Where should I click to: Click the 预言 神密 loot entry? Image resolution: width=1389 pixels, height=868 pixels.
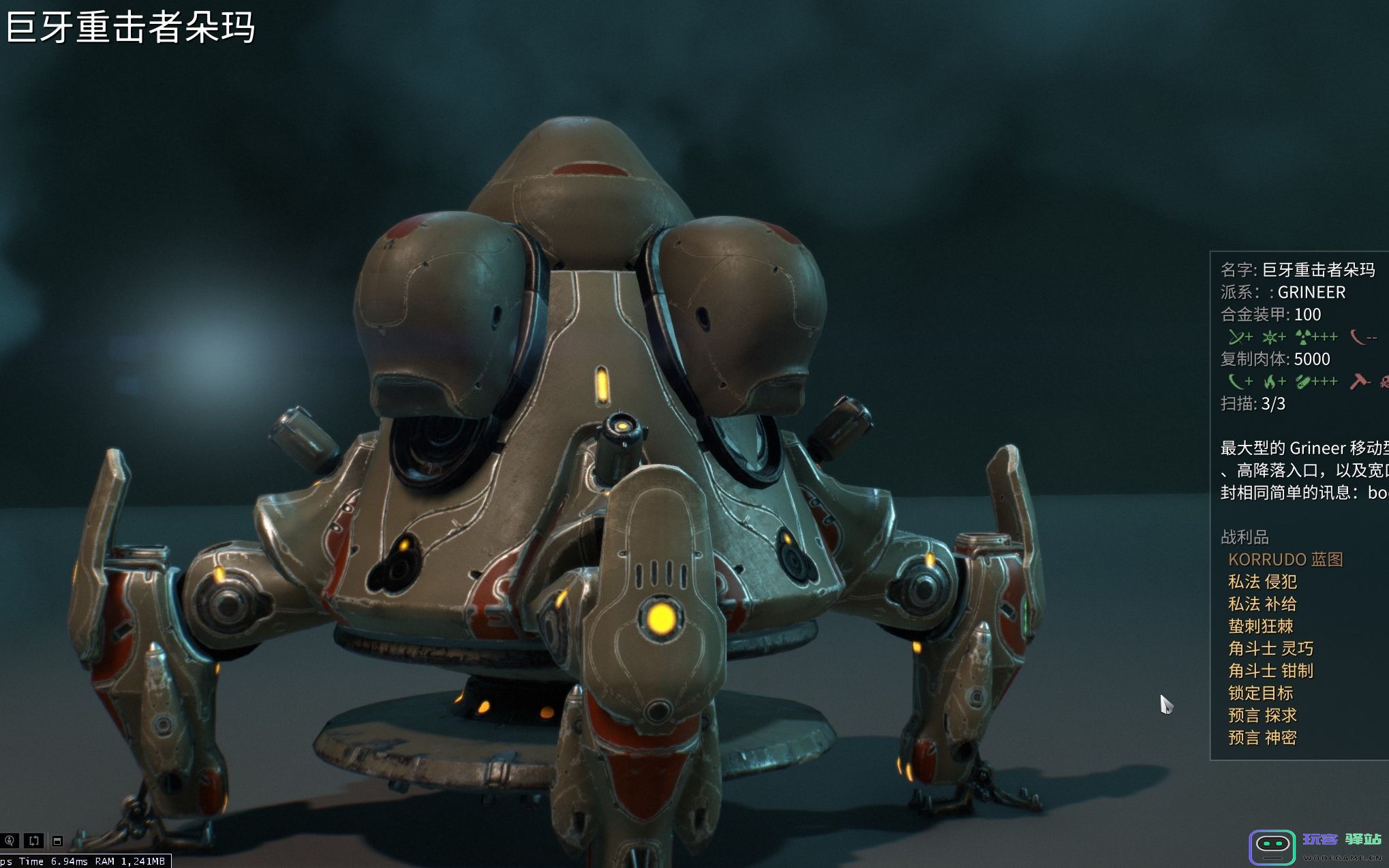[x=1262, y=738]
